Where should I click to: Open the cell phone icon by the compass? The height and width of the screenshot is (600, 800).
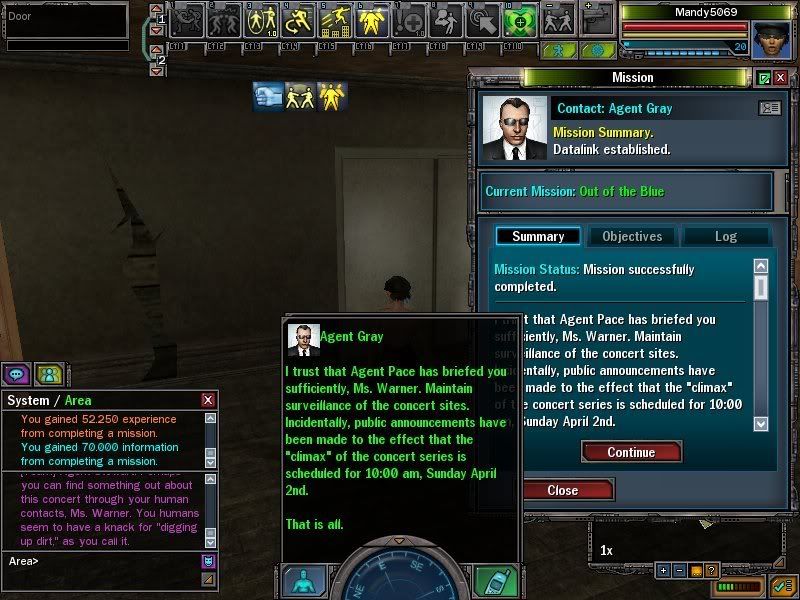click(x=493, y=581)
